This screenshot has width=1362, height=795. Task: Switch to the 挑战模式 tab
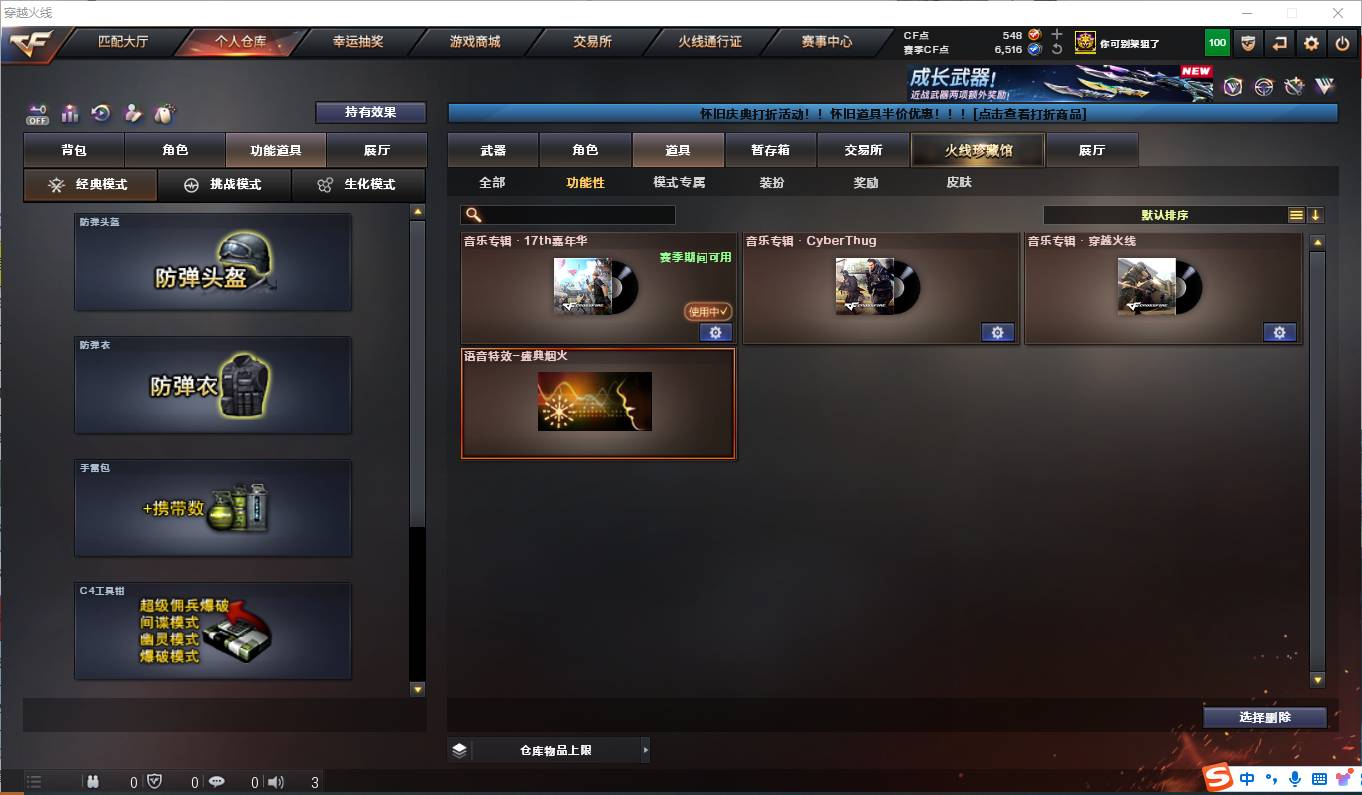point(224,185)
